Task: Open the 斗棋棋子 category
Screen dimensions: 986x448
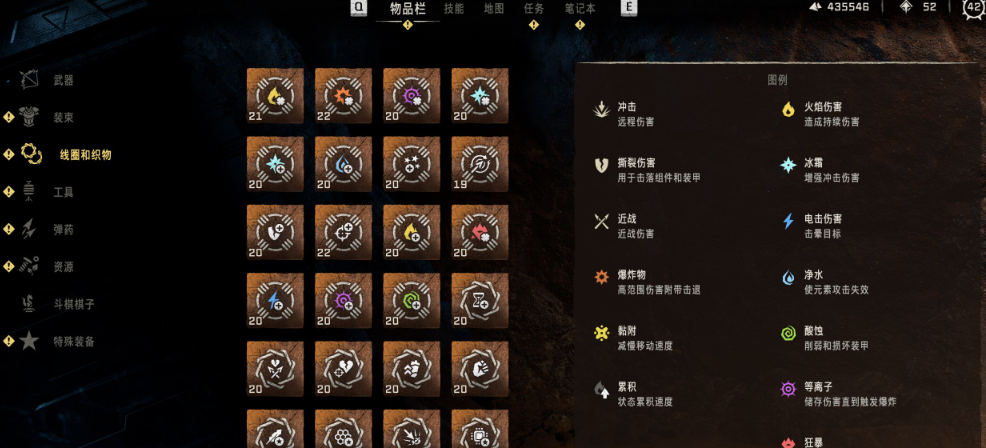Action: (73, 304)
